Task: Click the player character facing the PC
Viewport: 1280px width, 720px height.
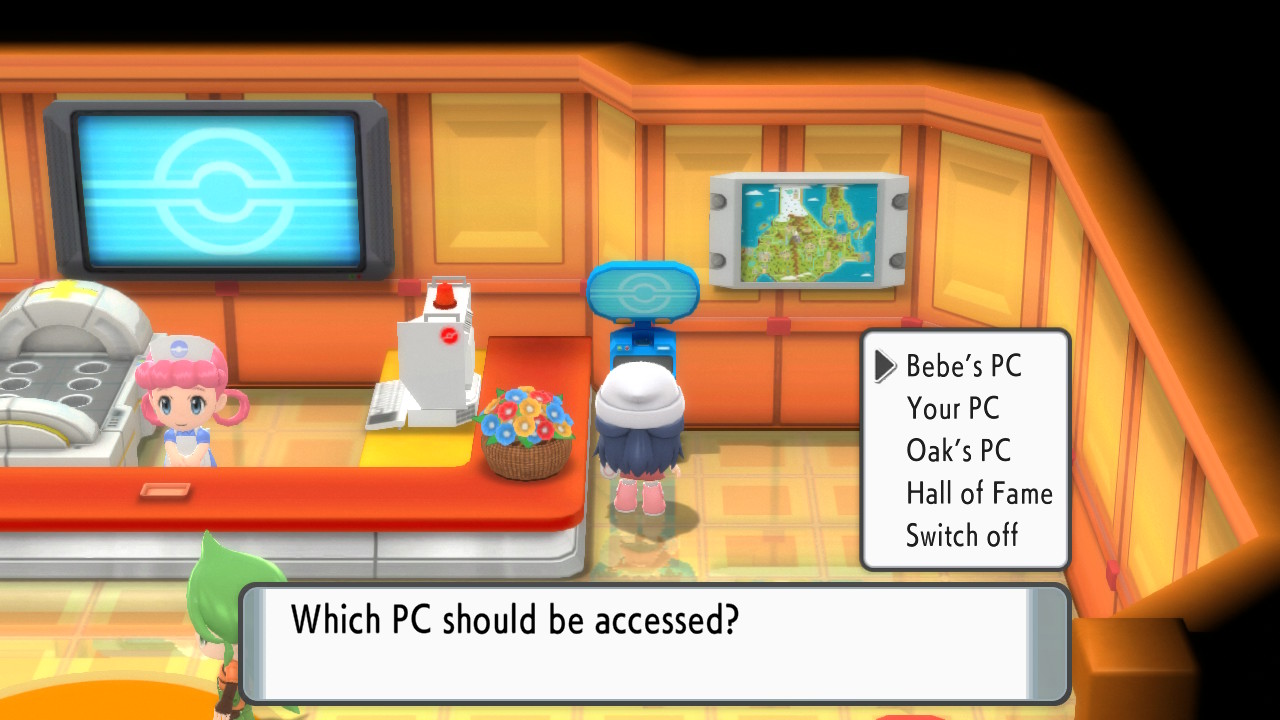Action: [640, 430]
